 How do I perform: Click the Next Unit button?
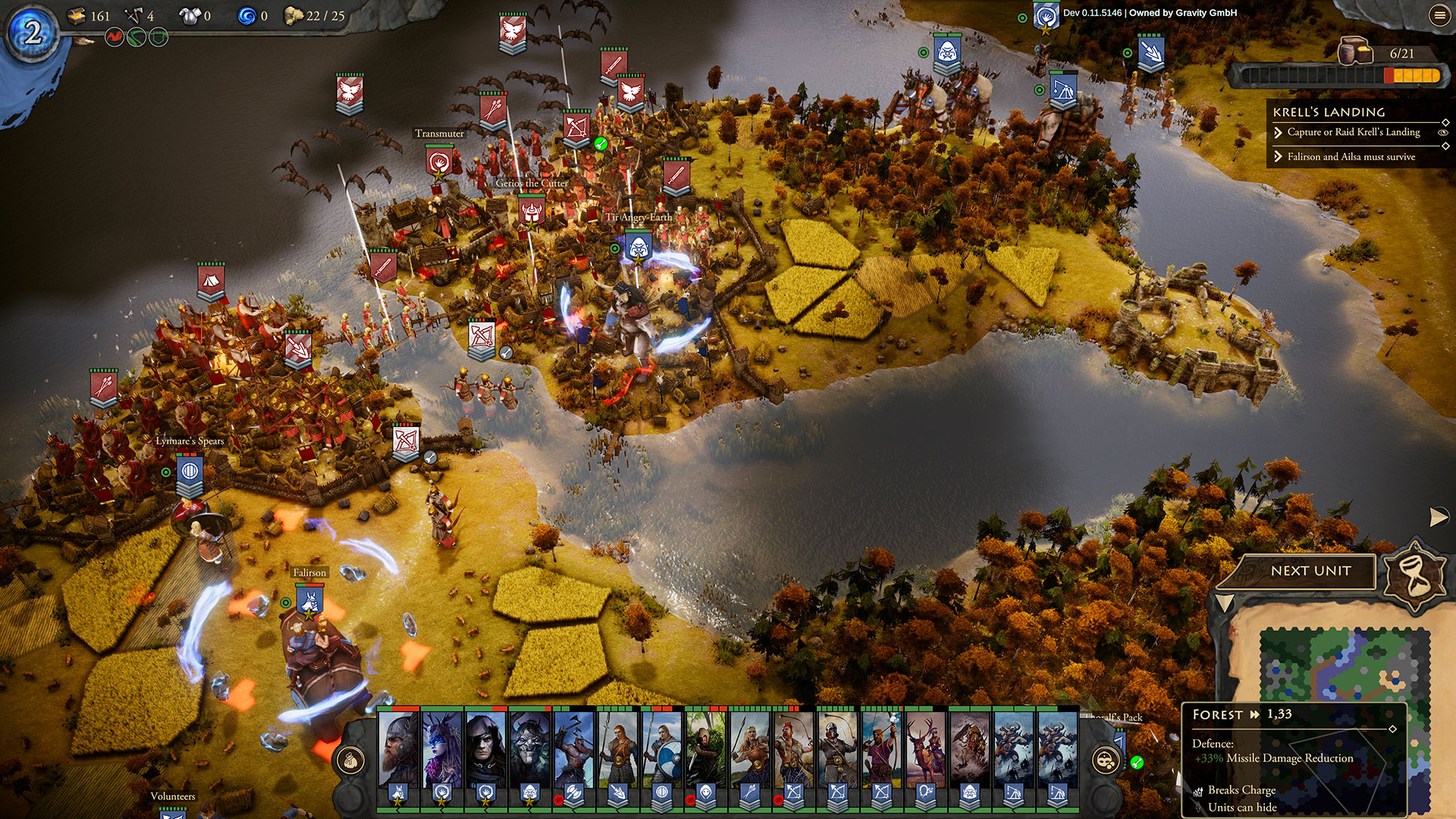tap(1310, 571)
